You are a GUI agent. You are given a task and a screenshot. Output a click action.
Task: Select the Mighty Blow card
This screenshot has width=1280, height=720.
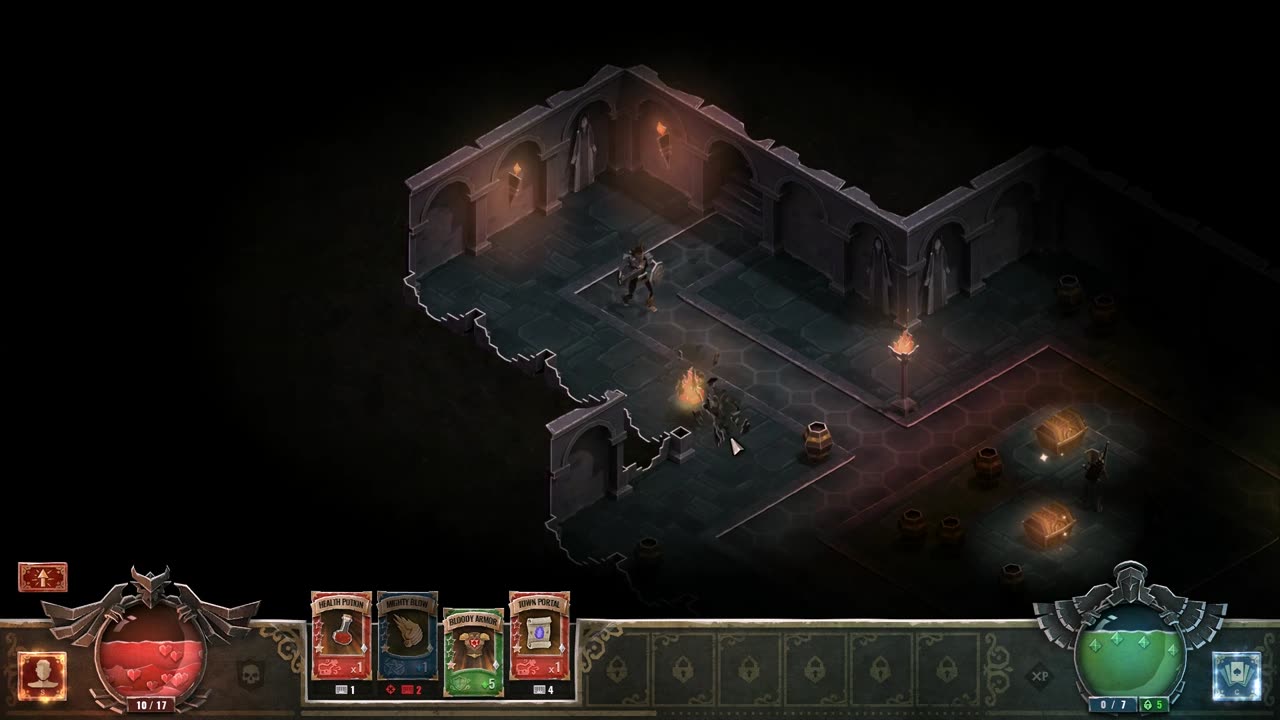(x=407, y=636)
